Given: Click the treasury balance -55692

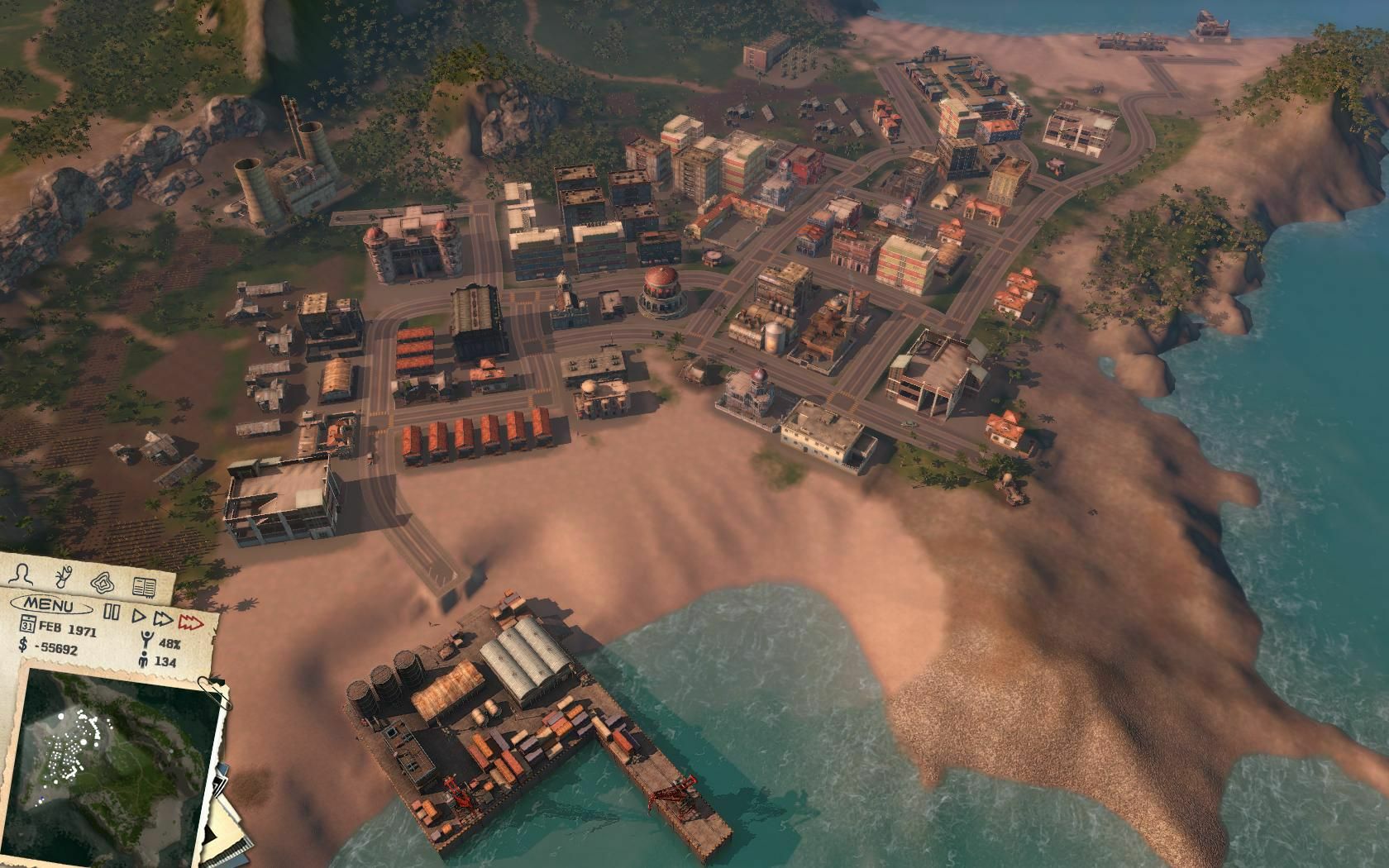Looking at the screenshot, I should 55,649.
